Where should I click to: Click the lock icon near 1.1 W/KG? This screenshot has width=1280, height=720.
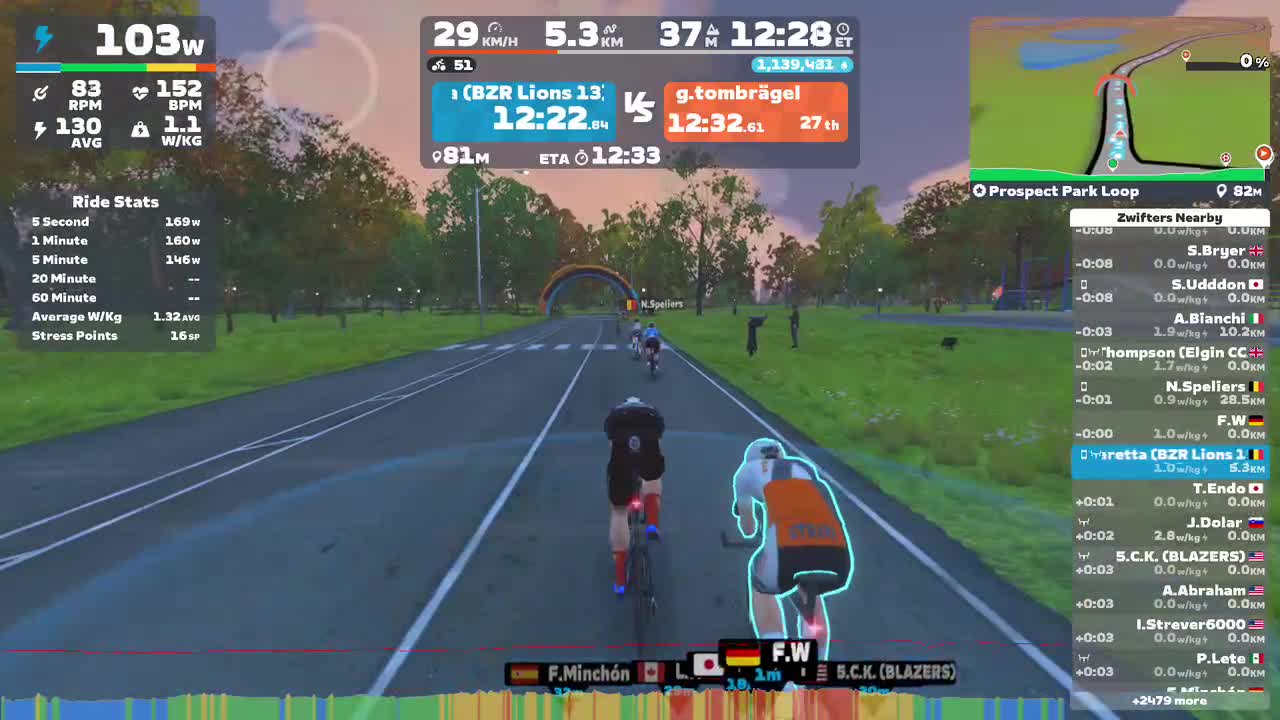coord(140,128)
